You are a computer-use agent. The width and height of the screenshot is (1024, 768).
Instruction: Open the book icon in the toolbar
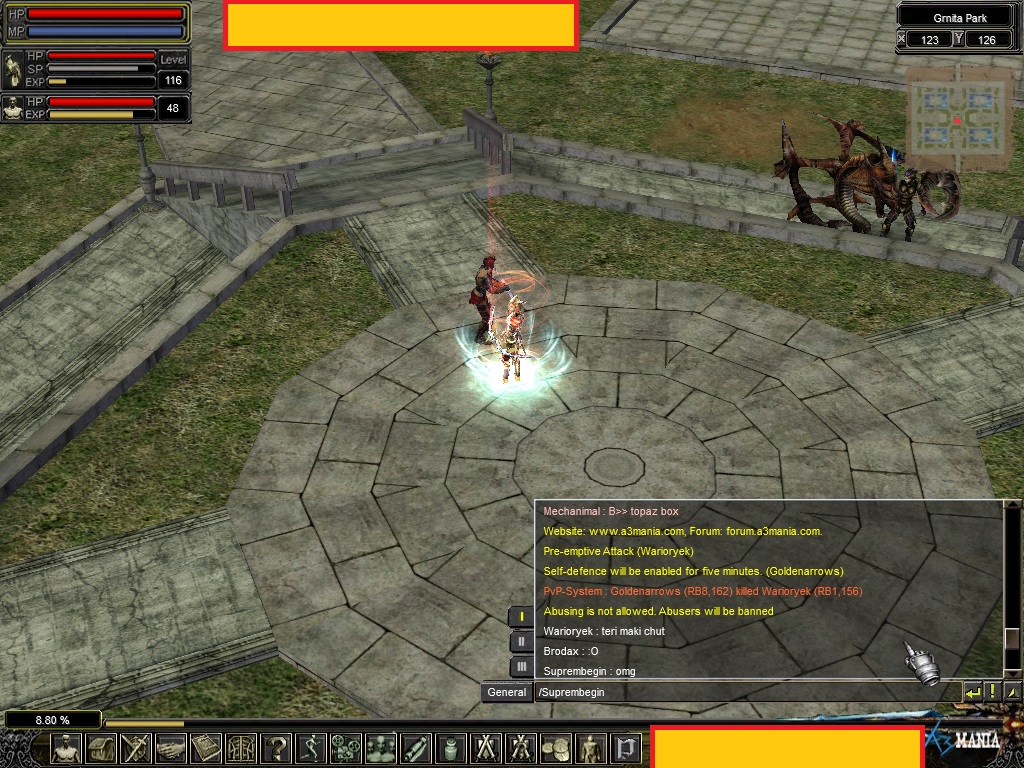coord(205,748)
